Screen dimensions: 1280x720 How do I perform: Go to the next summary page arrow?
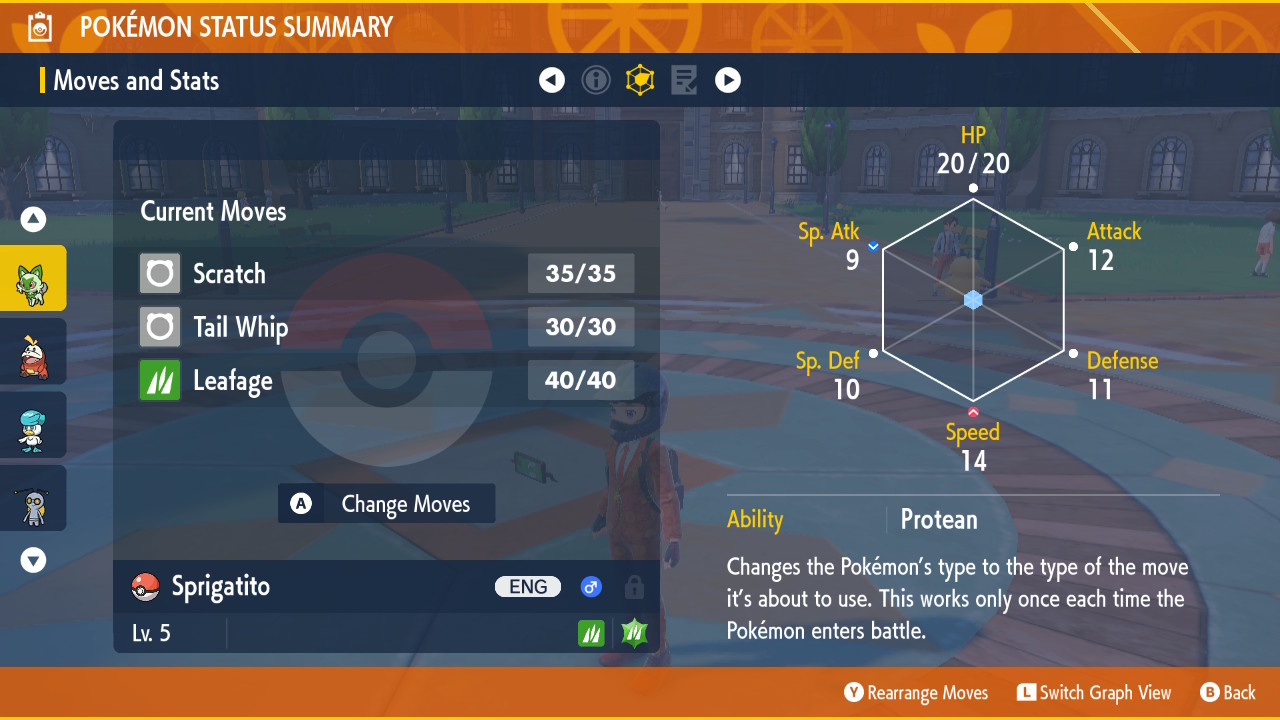728,80
